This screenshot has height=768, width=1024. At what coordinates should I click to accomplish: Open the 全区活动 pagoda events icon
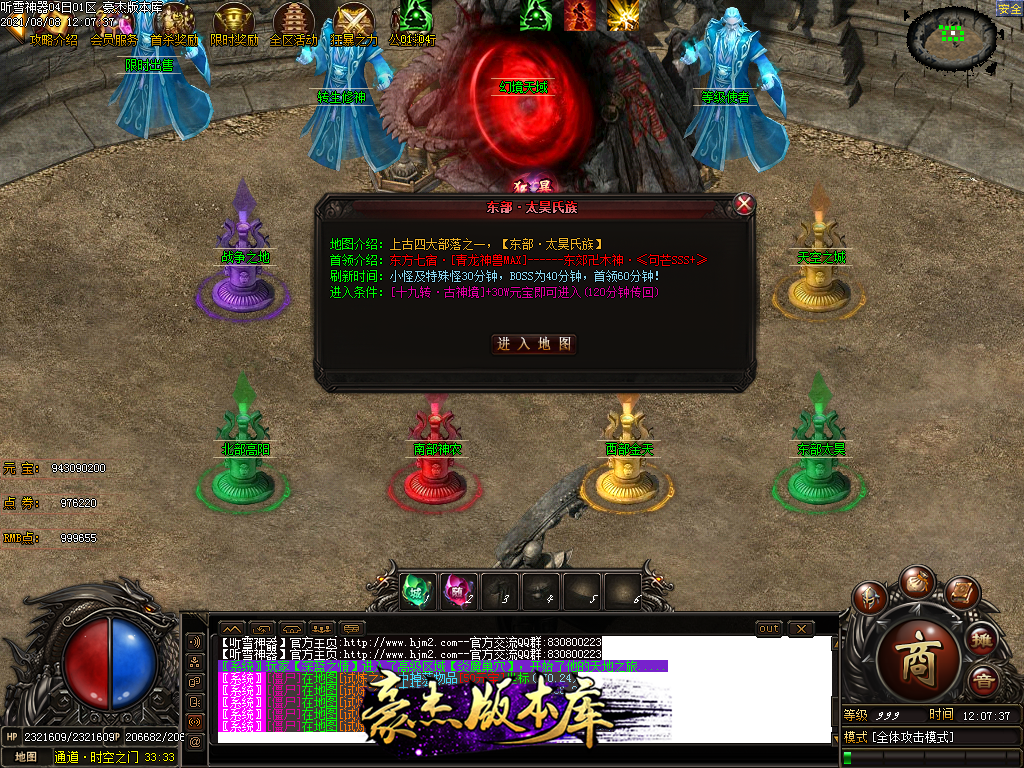[x=293, y=24]
